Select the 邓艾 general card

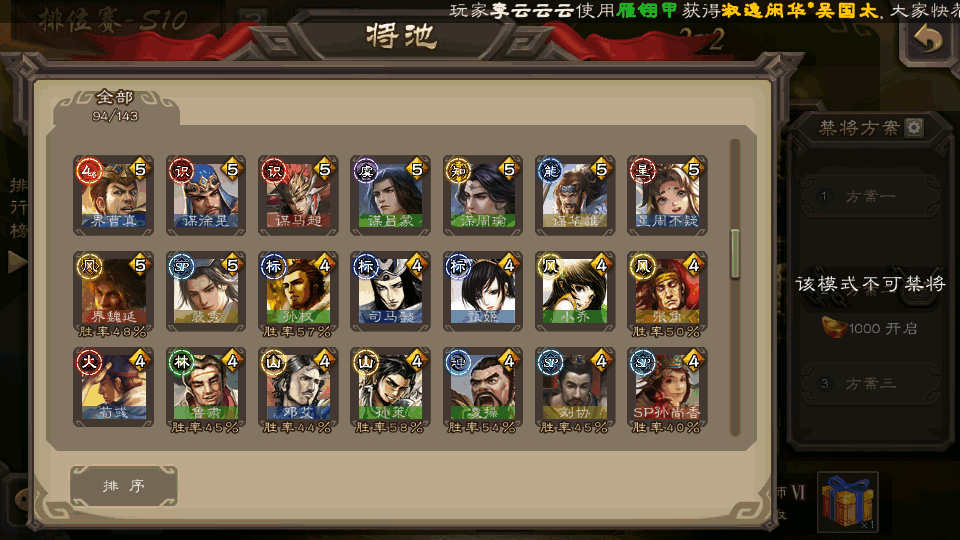click(x=298, y=387)
